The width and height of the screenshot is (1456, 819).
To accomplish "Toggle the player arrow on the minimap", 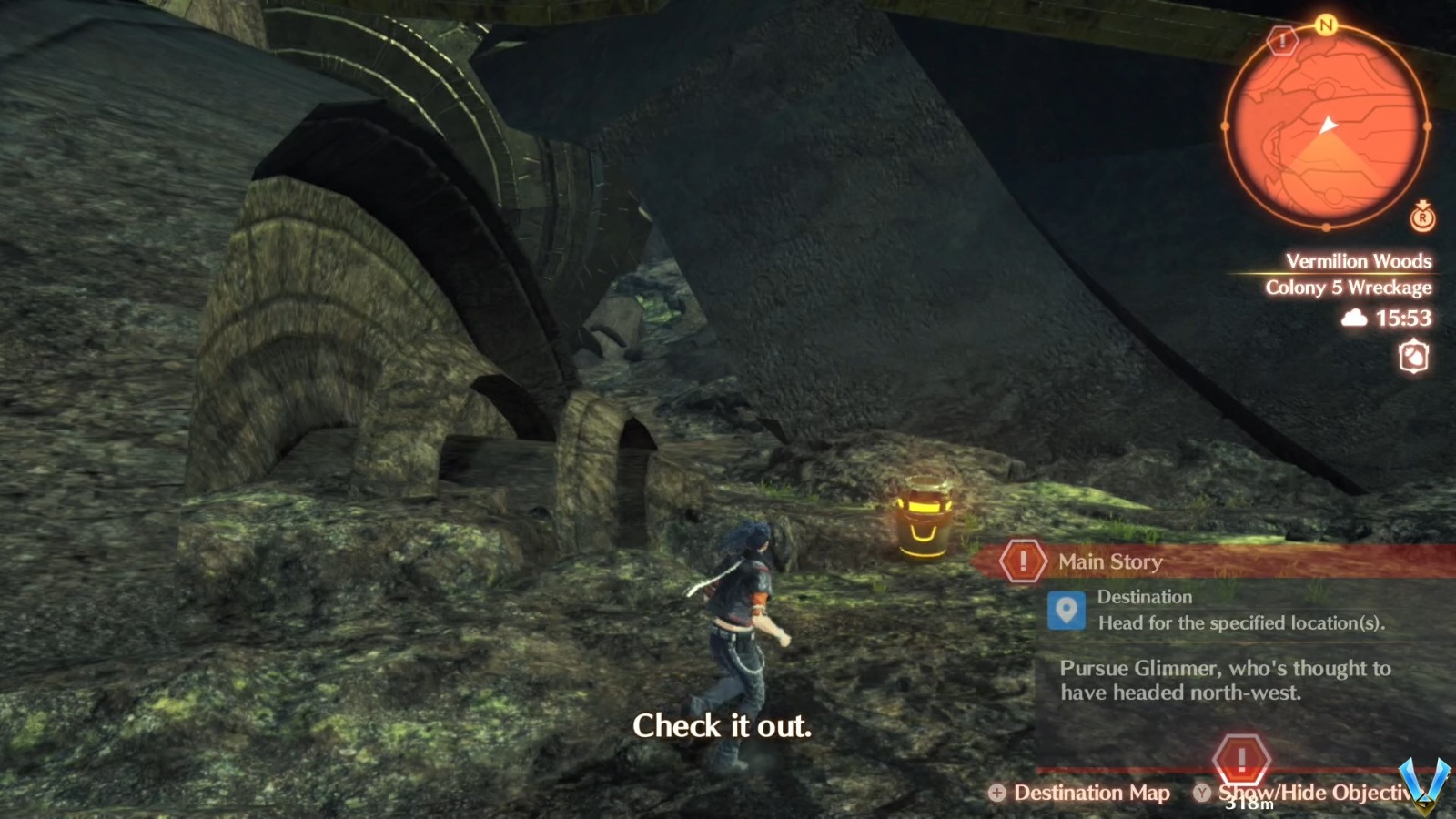I will [x=1328, y=121].
